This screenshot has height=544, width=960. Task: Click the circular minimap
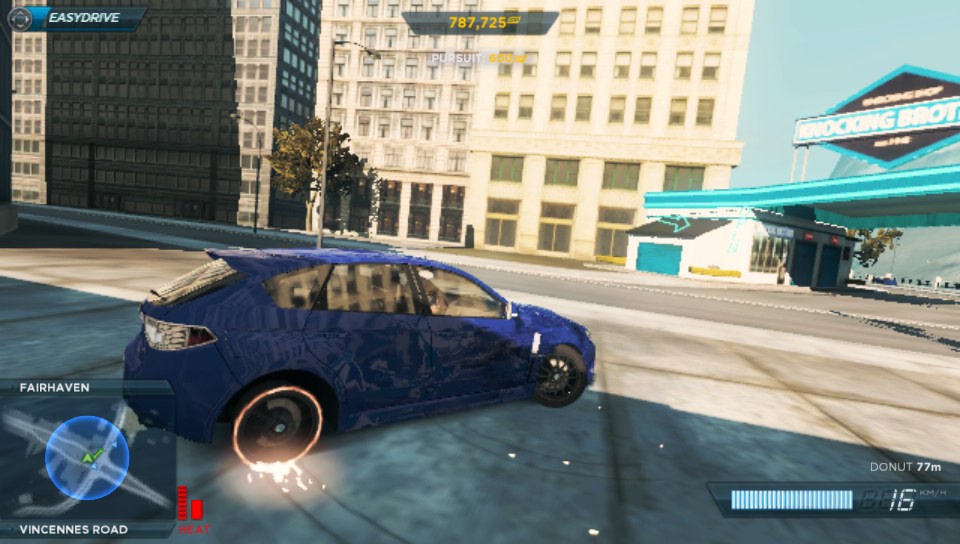pos(87,458)
